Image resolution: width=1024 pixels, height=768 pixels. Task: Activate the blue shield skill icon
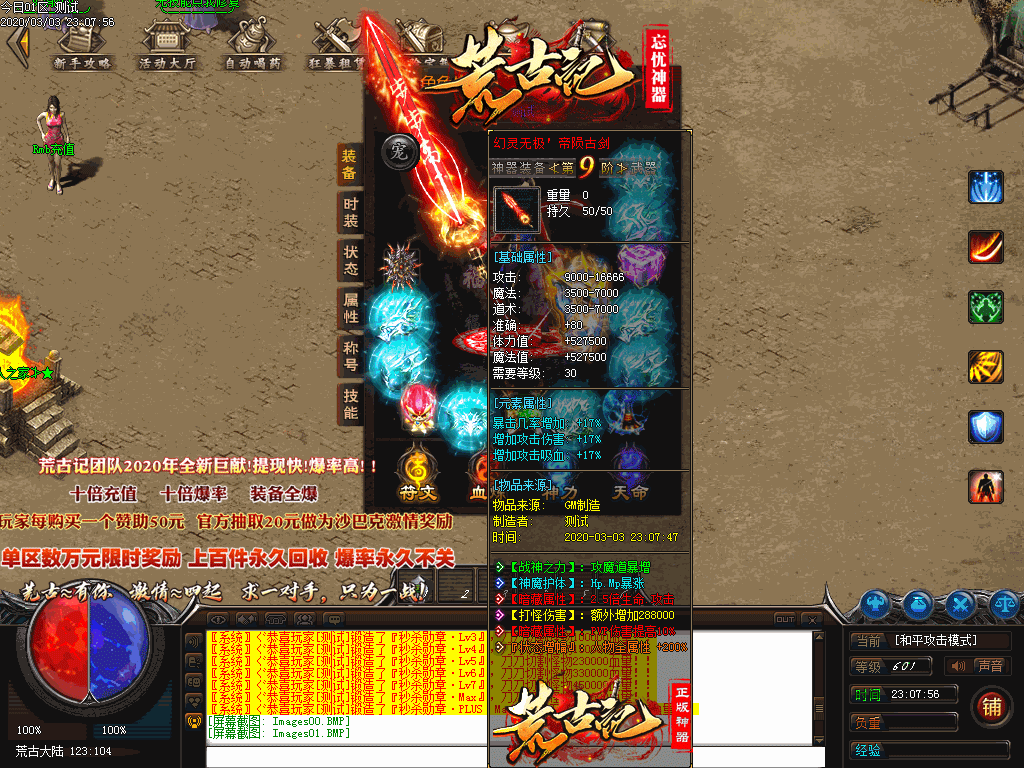coord(985,426)
